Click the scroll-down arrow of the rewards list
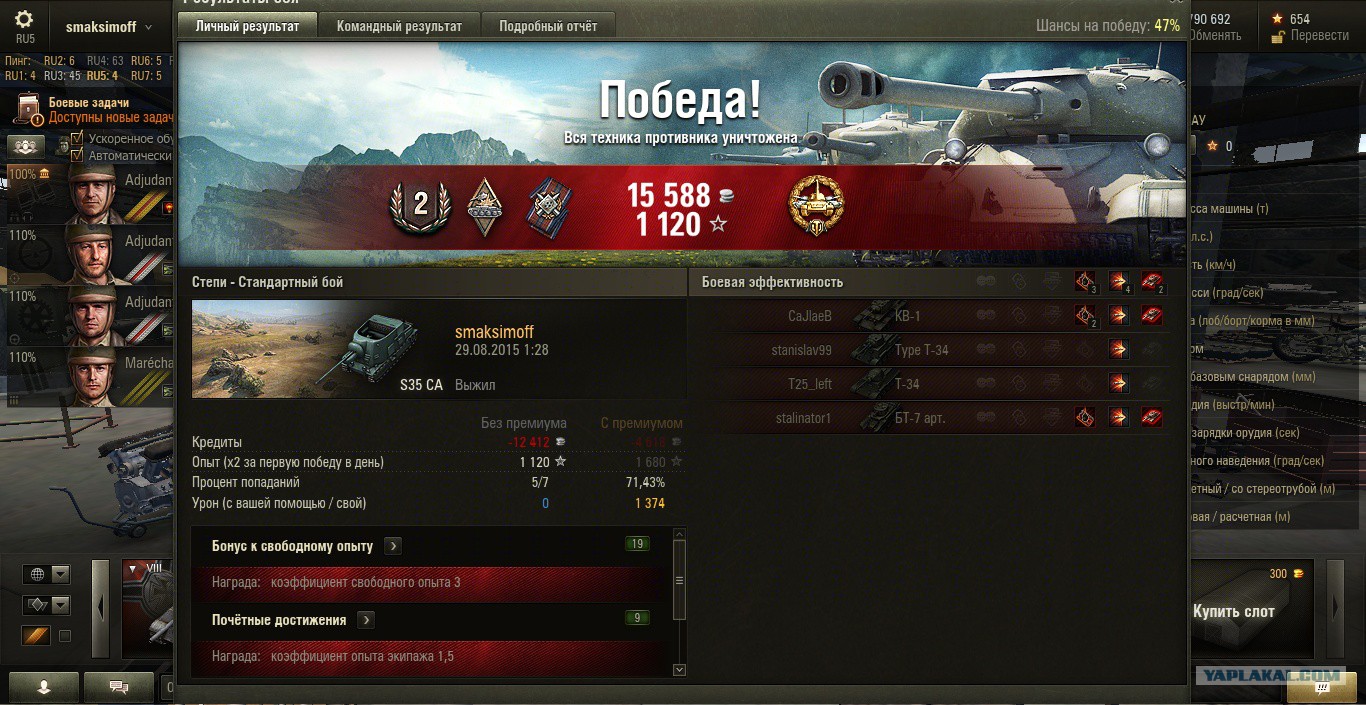Screen dimensions: 1366x705 (x=680, y=669)
